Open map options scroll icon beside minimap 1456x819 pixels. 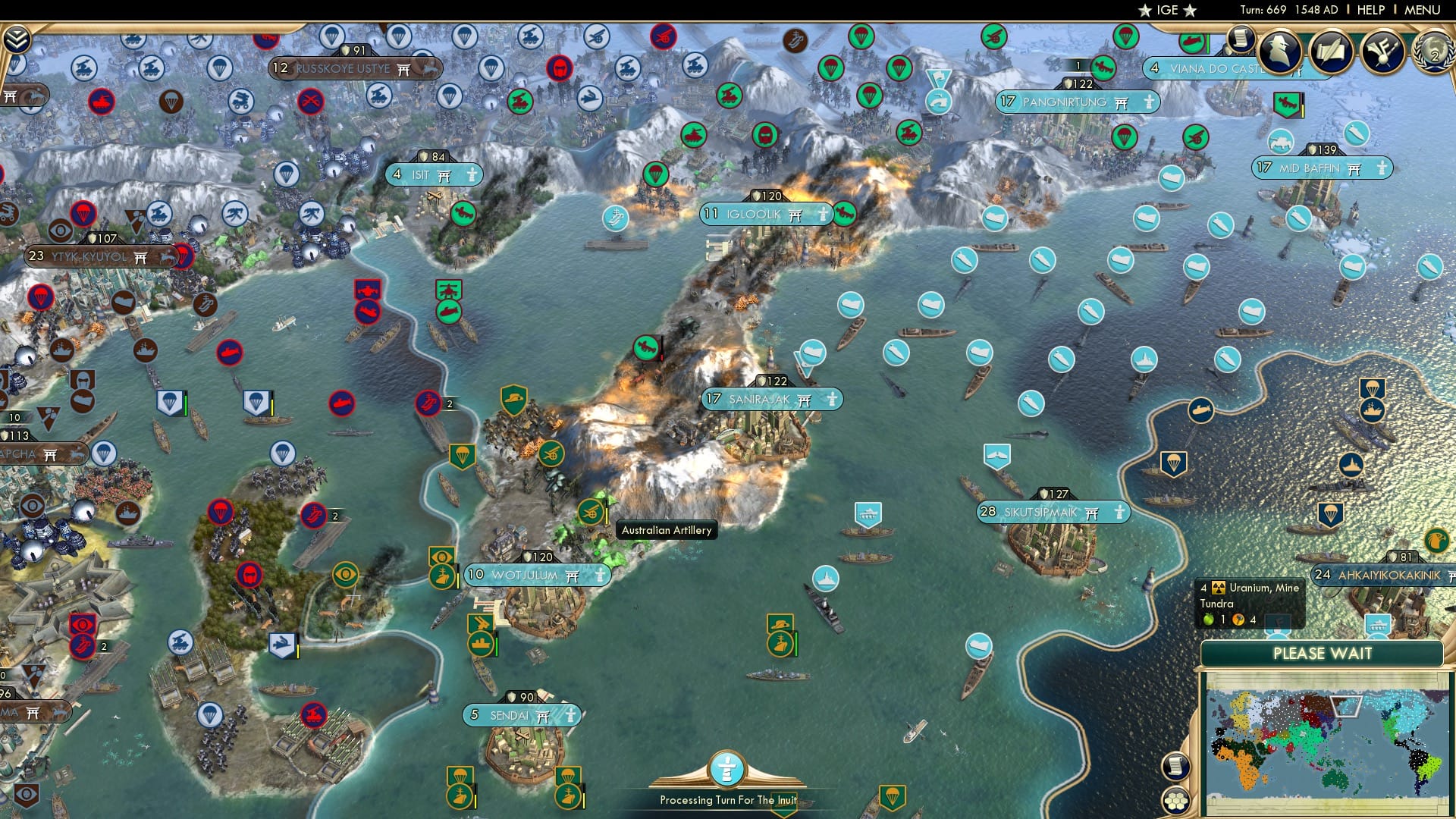1176,766
